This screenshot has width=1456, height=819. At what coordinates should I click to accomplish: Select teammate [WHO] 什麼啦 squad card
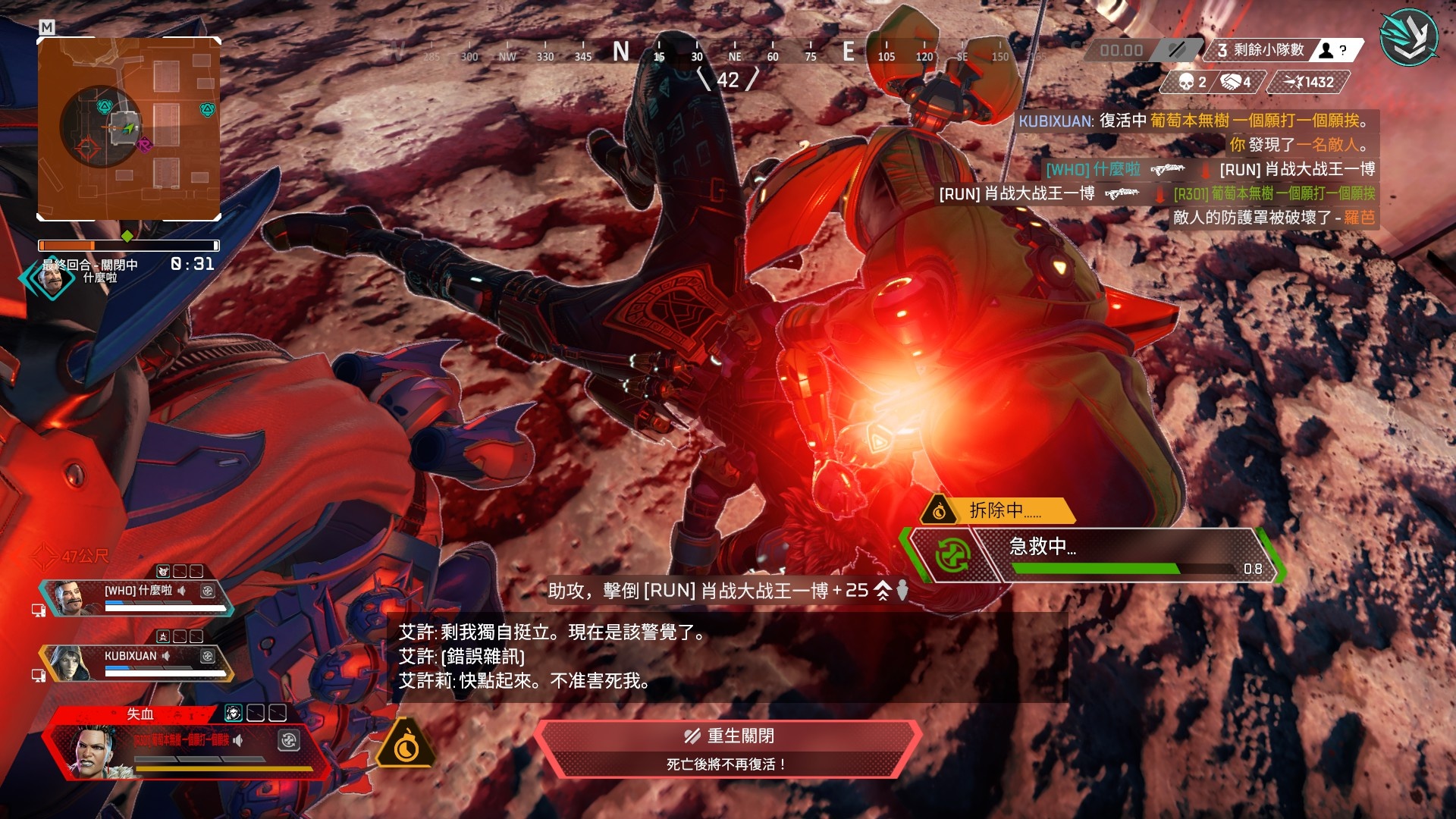click(x=136, y=597)
